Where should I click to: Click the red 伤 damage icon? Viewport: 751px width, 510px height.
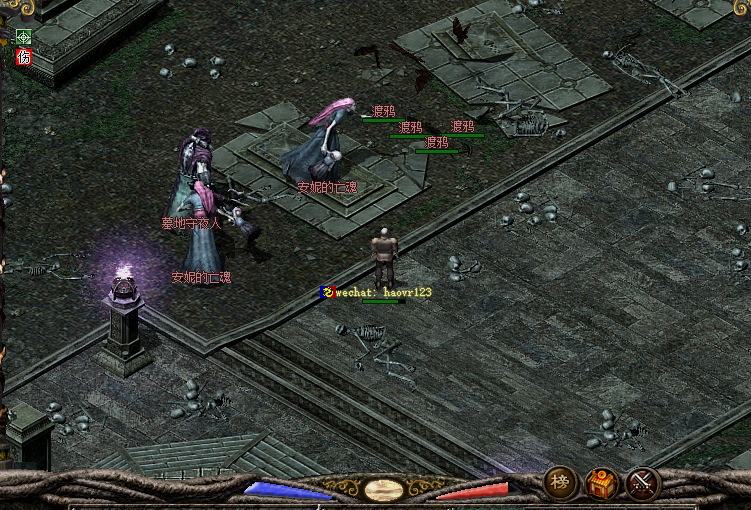pyautogui.click(x=24, y=57)
